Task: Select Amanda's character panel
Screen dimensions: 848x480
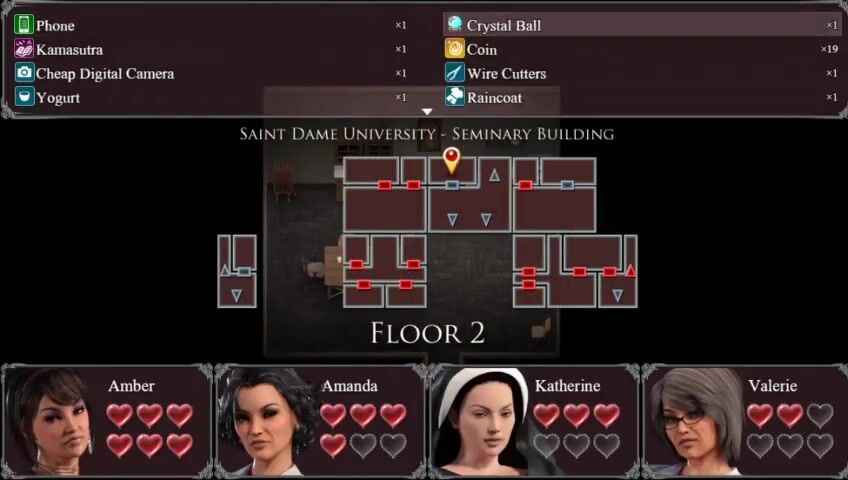Action: click(320, 420)
